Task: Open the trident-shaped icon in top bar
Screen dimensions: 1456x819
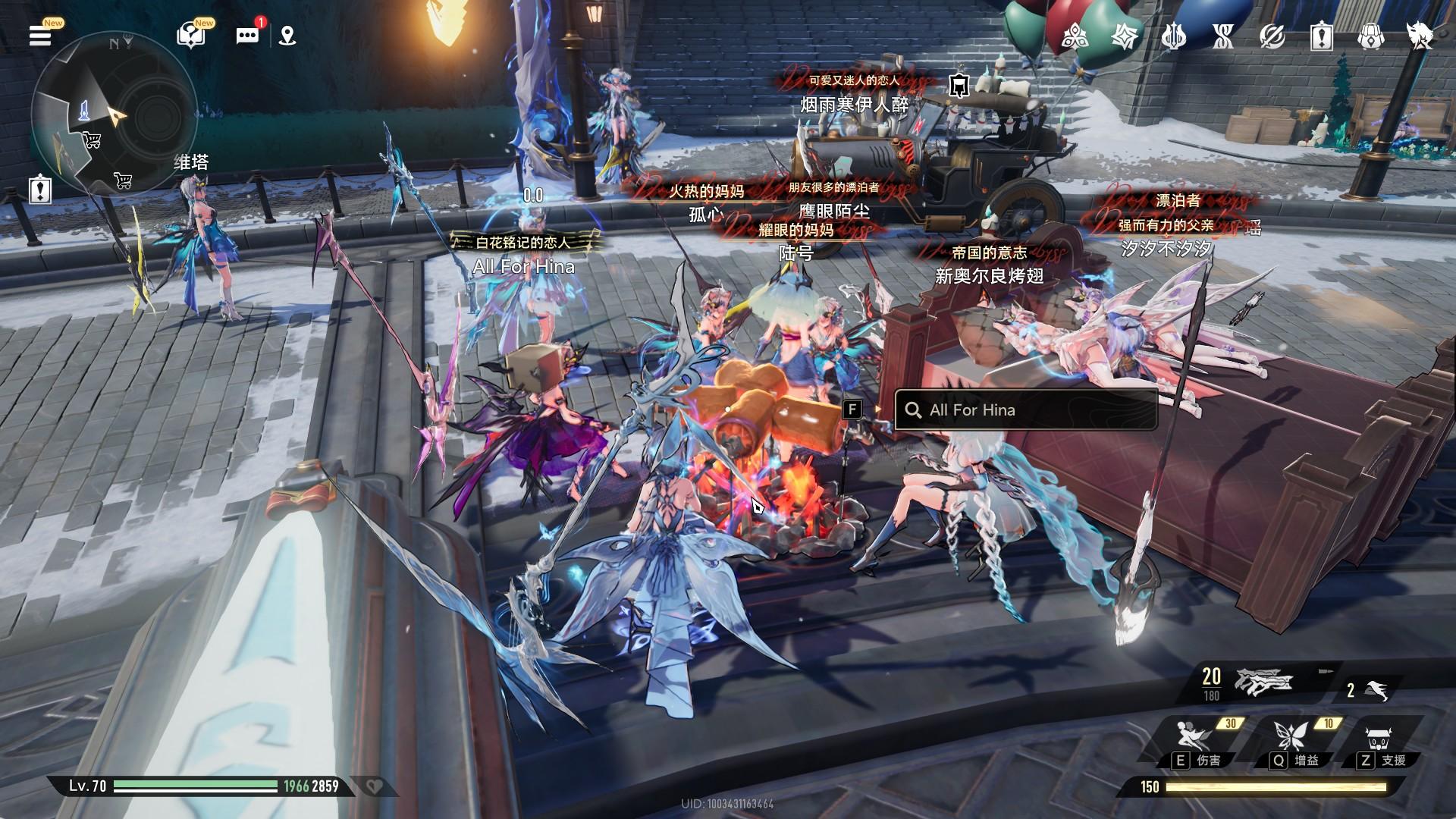Action: pyautogui.click(x=1173, y=36)
